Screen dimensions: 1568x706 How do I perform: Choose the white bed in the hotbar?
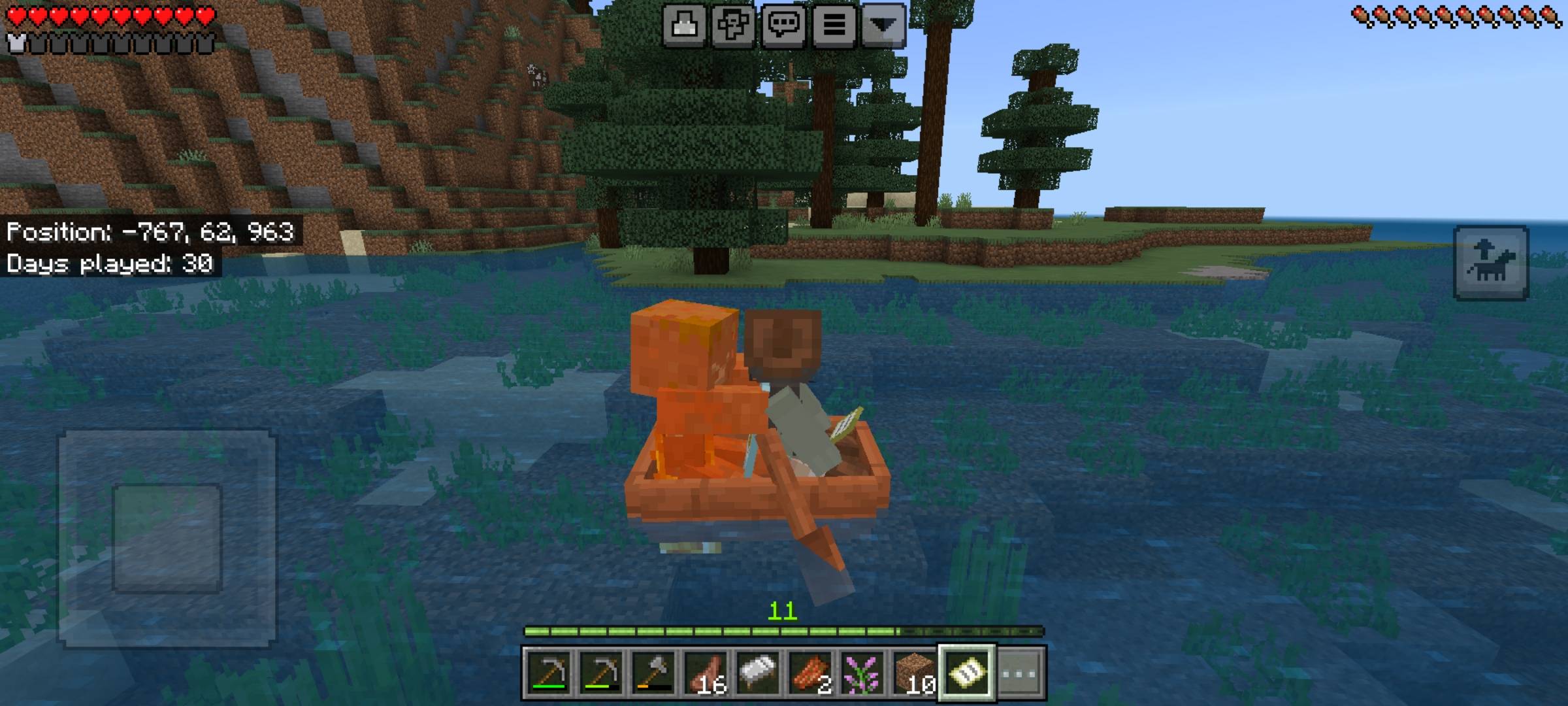coord(758,673)
